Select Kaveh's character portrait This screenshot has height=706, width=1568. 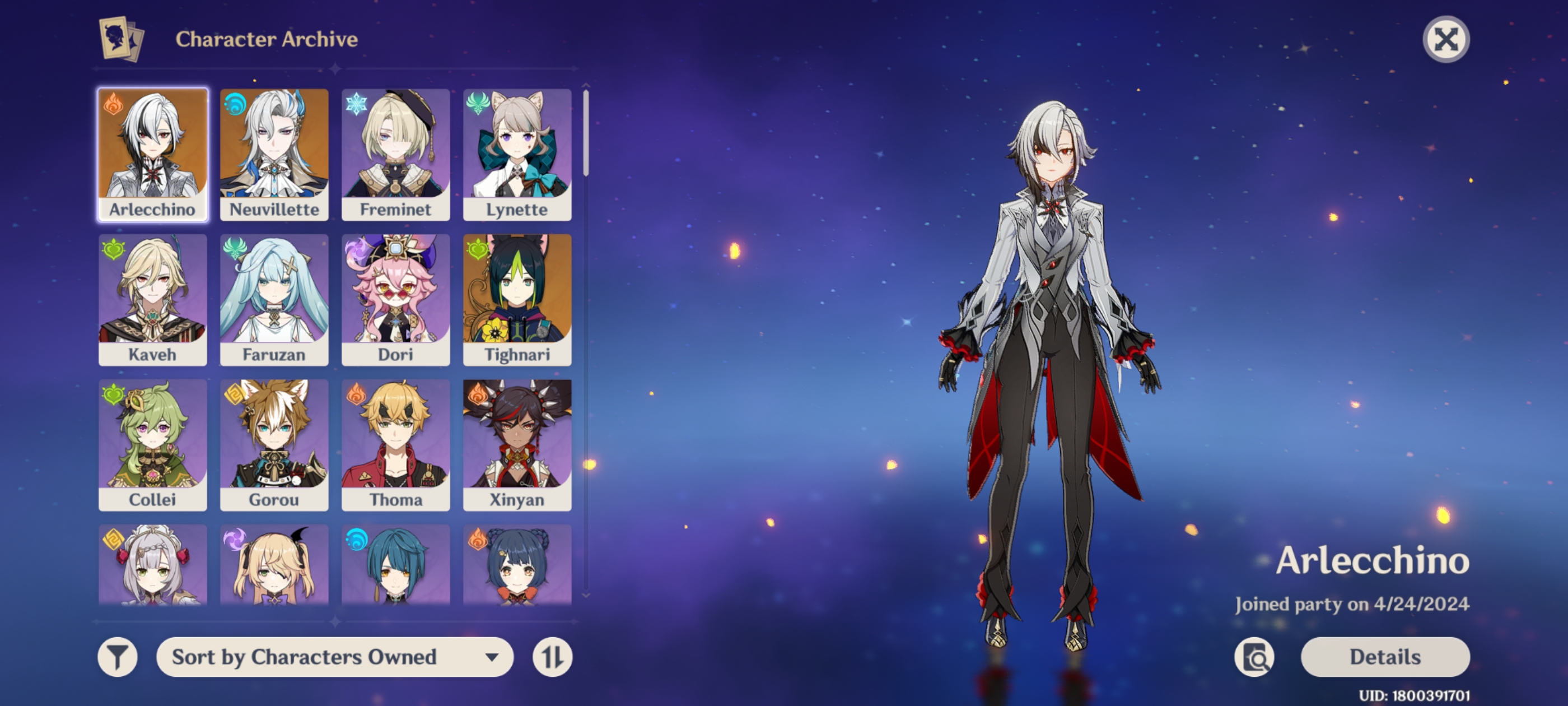click(153, 294)
